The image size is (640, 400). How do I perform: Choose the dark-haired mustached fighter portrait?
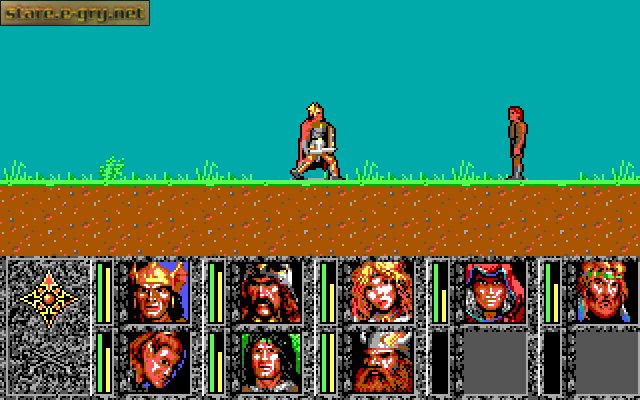coord(270,290)
